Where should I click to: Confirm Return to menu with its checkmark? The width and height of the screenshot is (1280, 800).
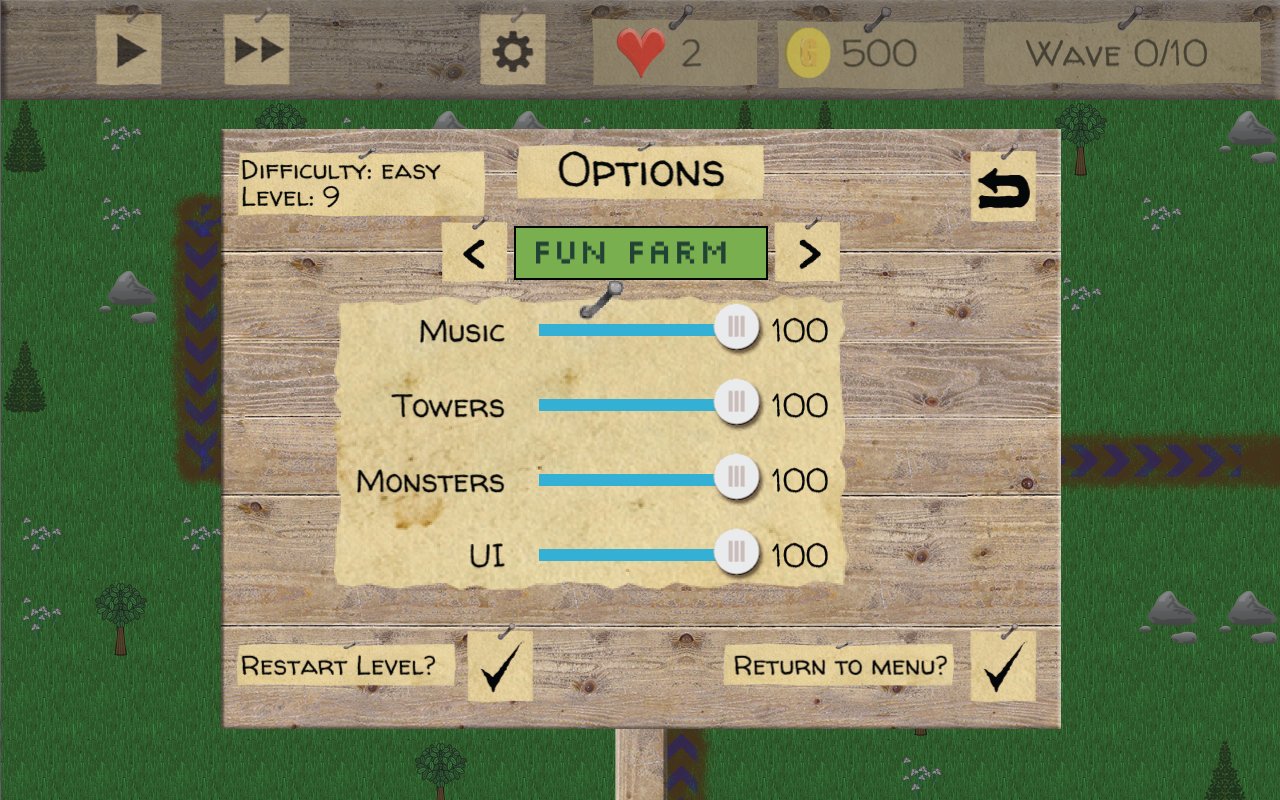coord(1003,667)
